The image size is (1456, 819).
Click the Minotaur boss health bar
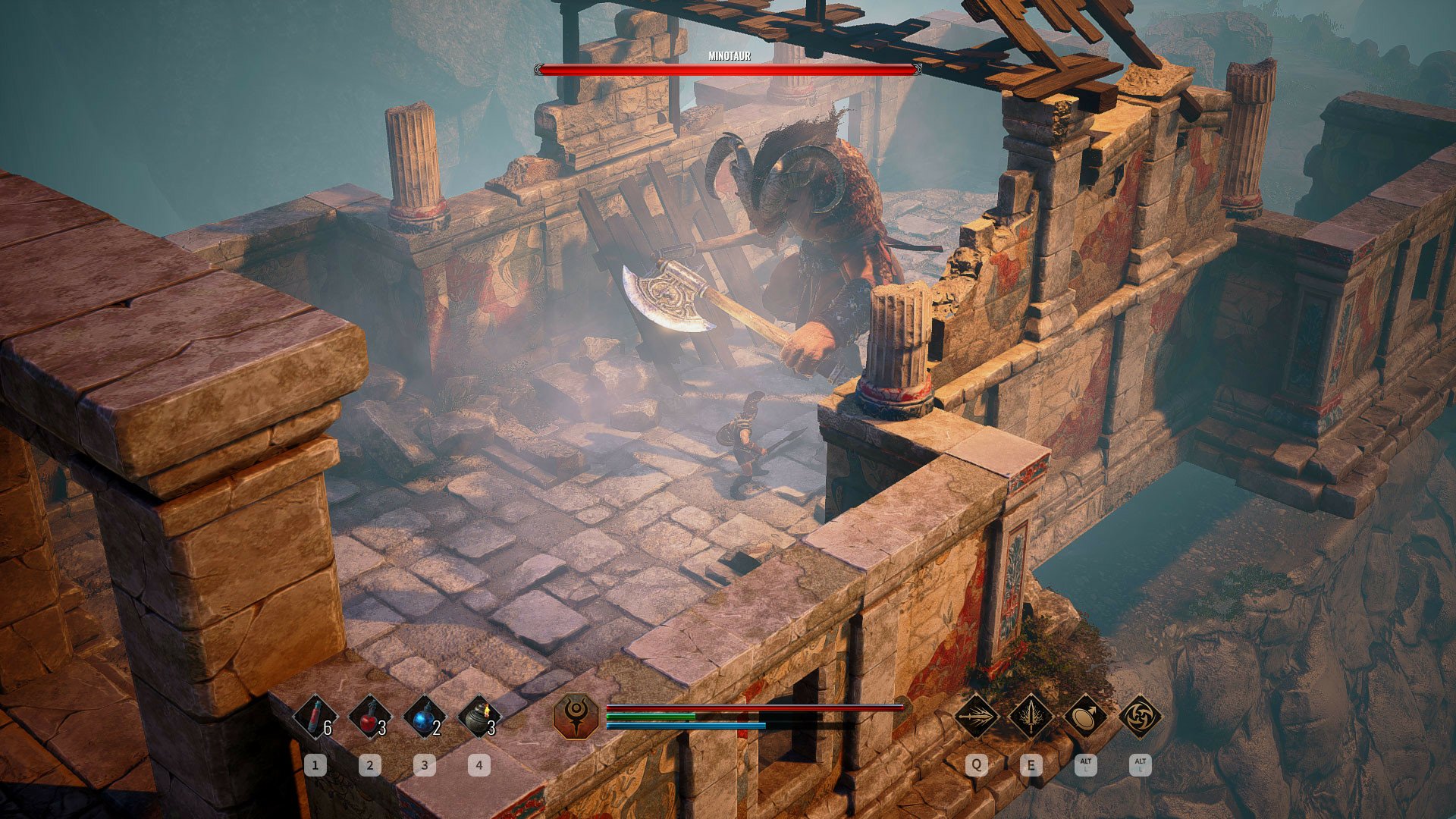click(728, 70)
